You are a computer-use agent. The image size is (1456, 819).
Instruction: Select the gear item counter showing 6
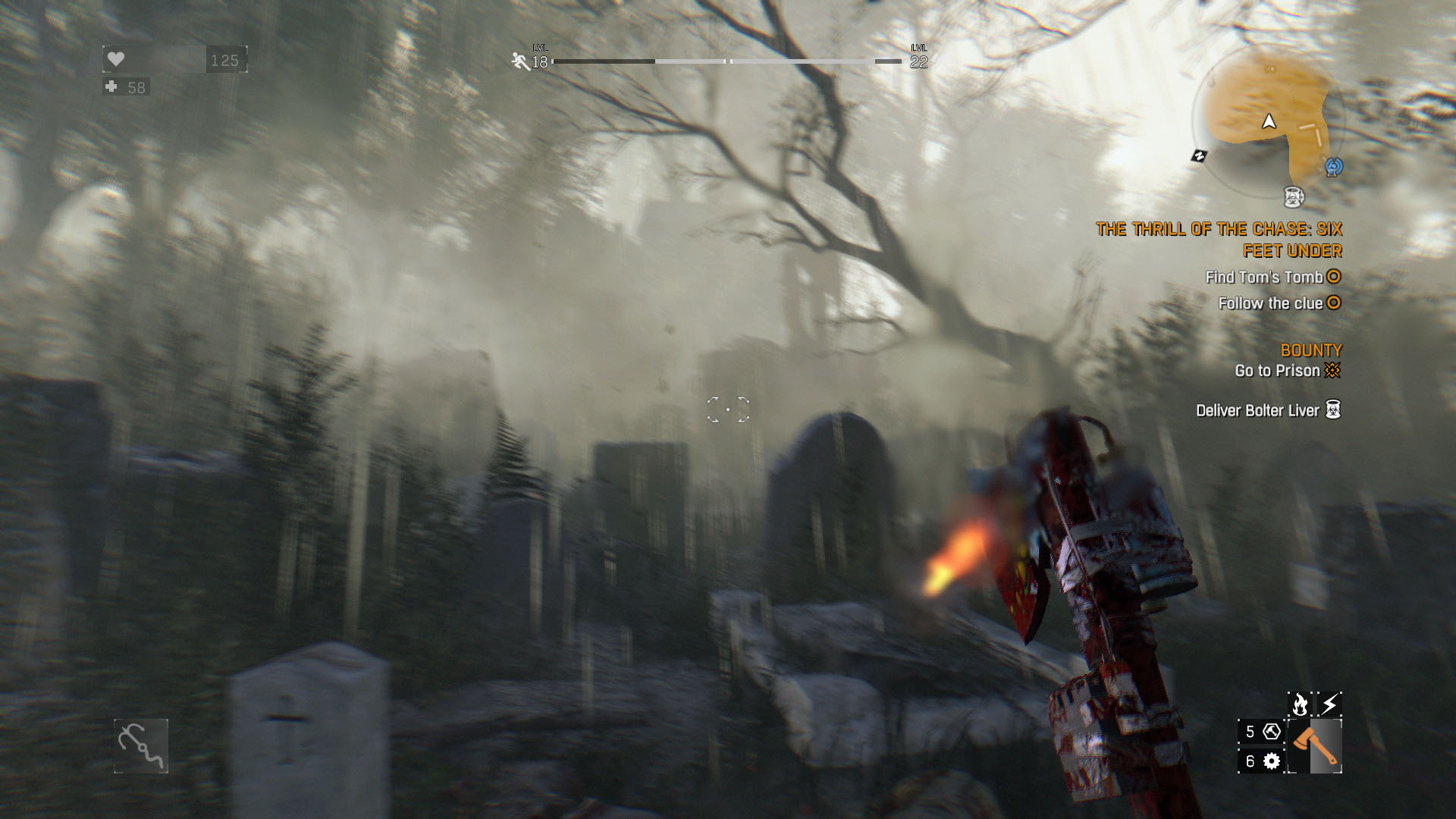point(1261,761)
